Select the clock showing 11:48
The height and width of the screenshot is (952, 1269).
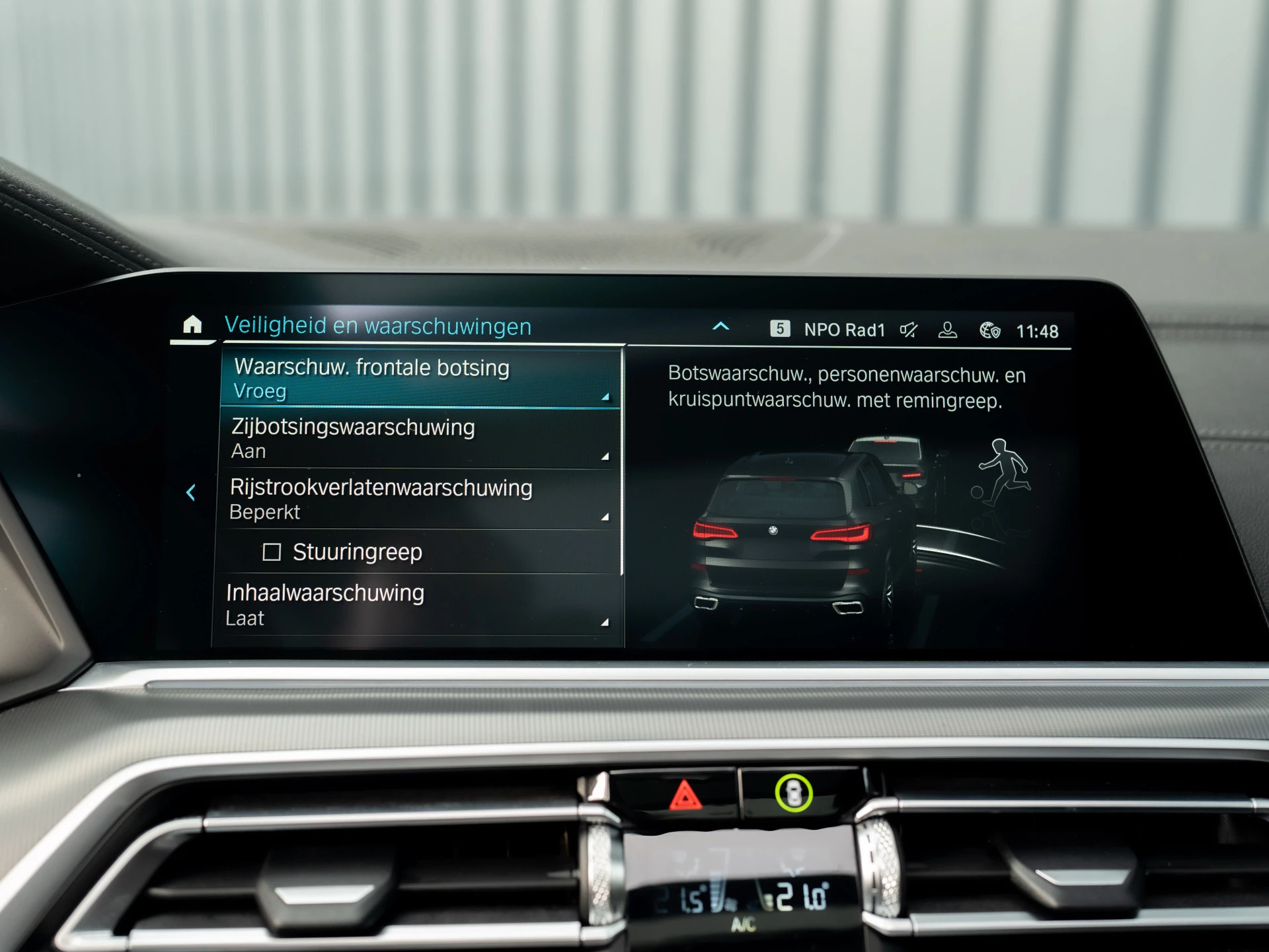[1038, 329]
